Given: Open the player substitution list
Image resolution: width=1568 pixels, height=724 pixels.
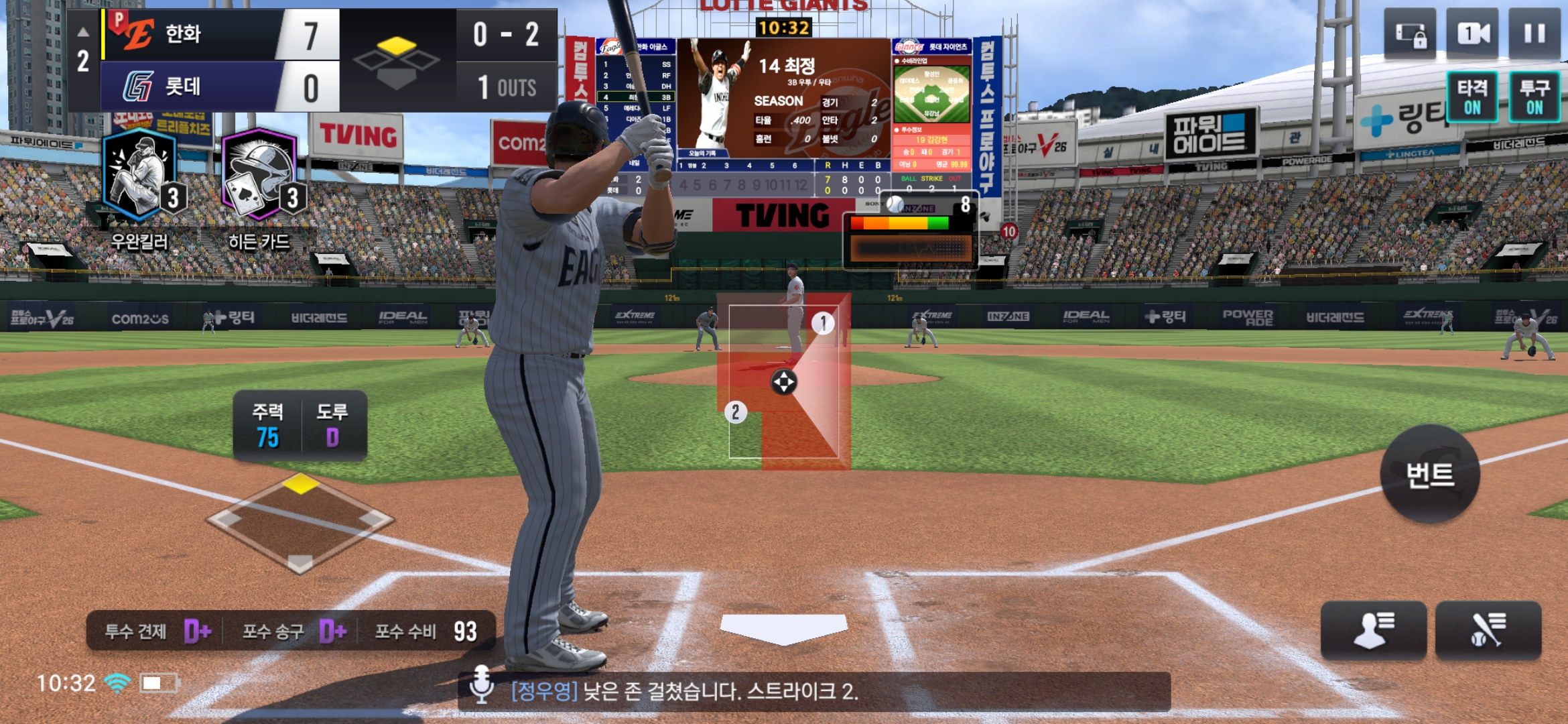Looking at the screenshot, I should click(1374, 631).
